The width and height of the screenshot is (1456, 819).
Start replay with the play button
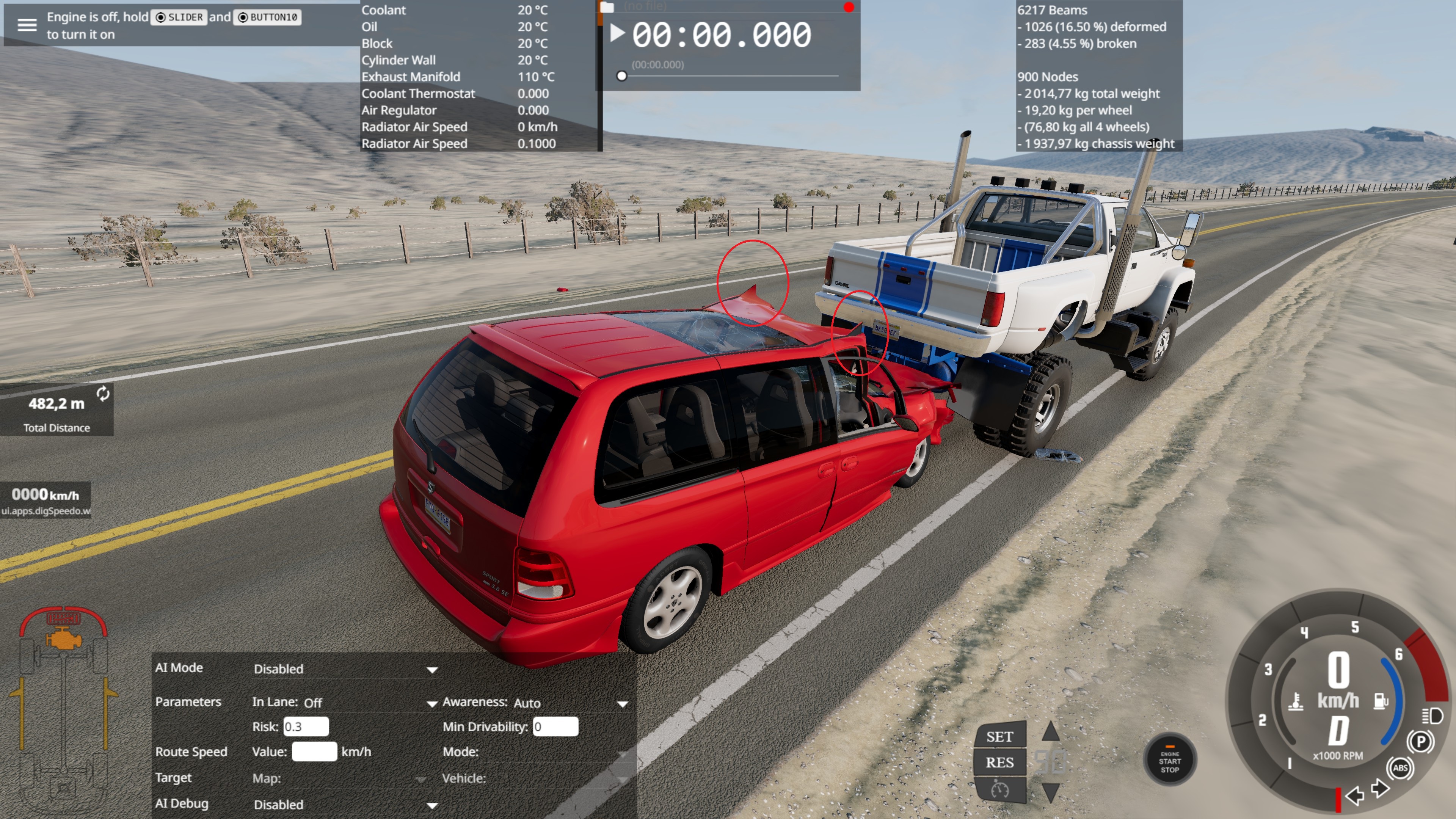click(617, 33)
